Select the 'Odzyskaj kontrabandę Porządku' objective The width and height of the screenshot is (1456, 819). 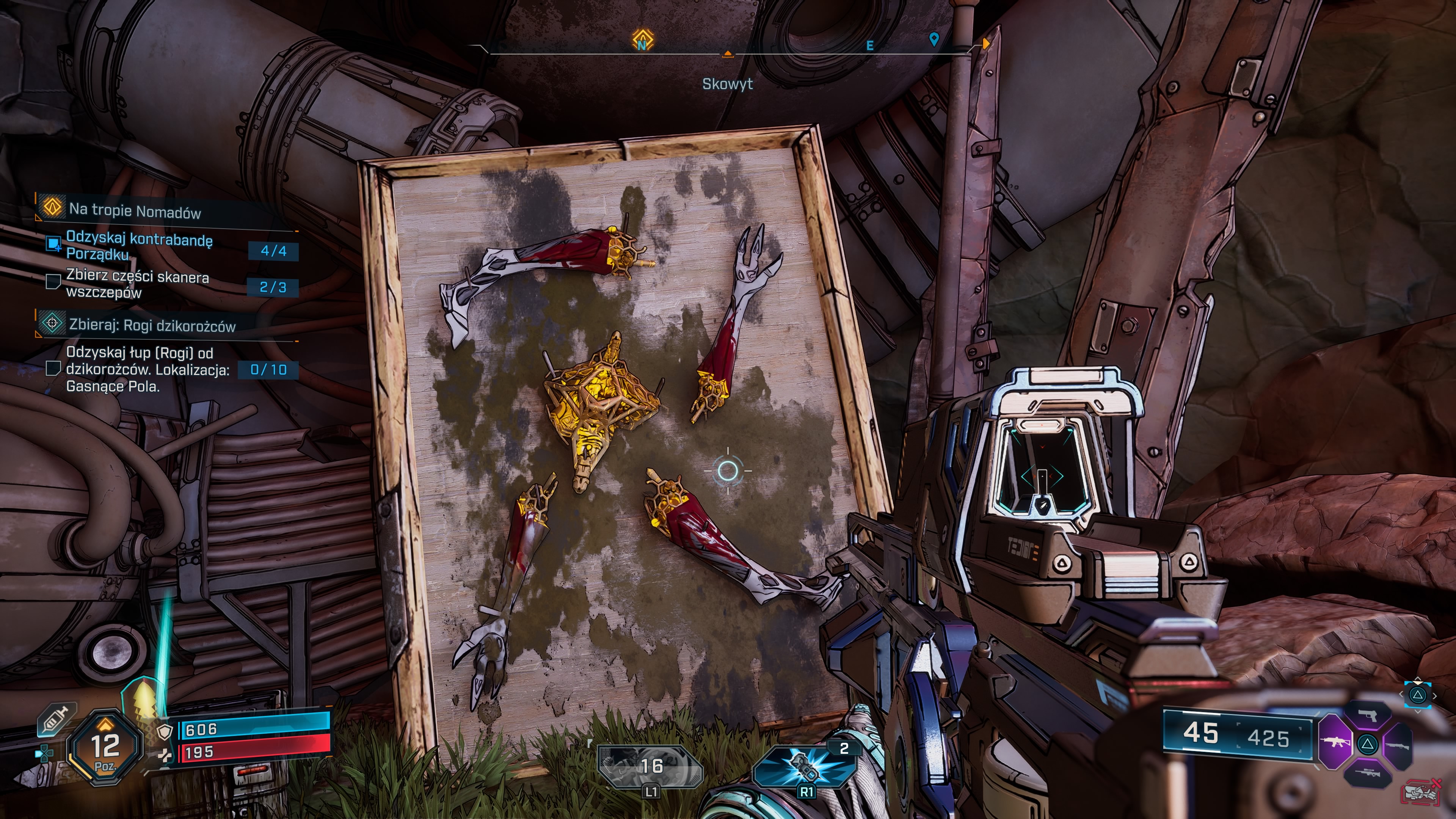tap(139, 247)
